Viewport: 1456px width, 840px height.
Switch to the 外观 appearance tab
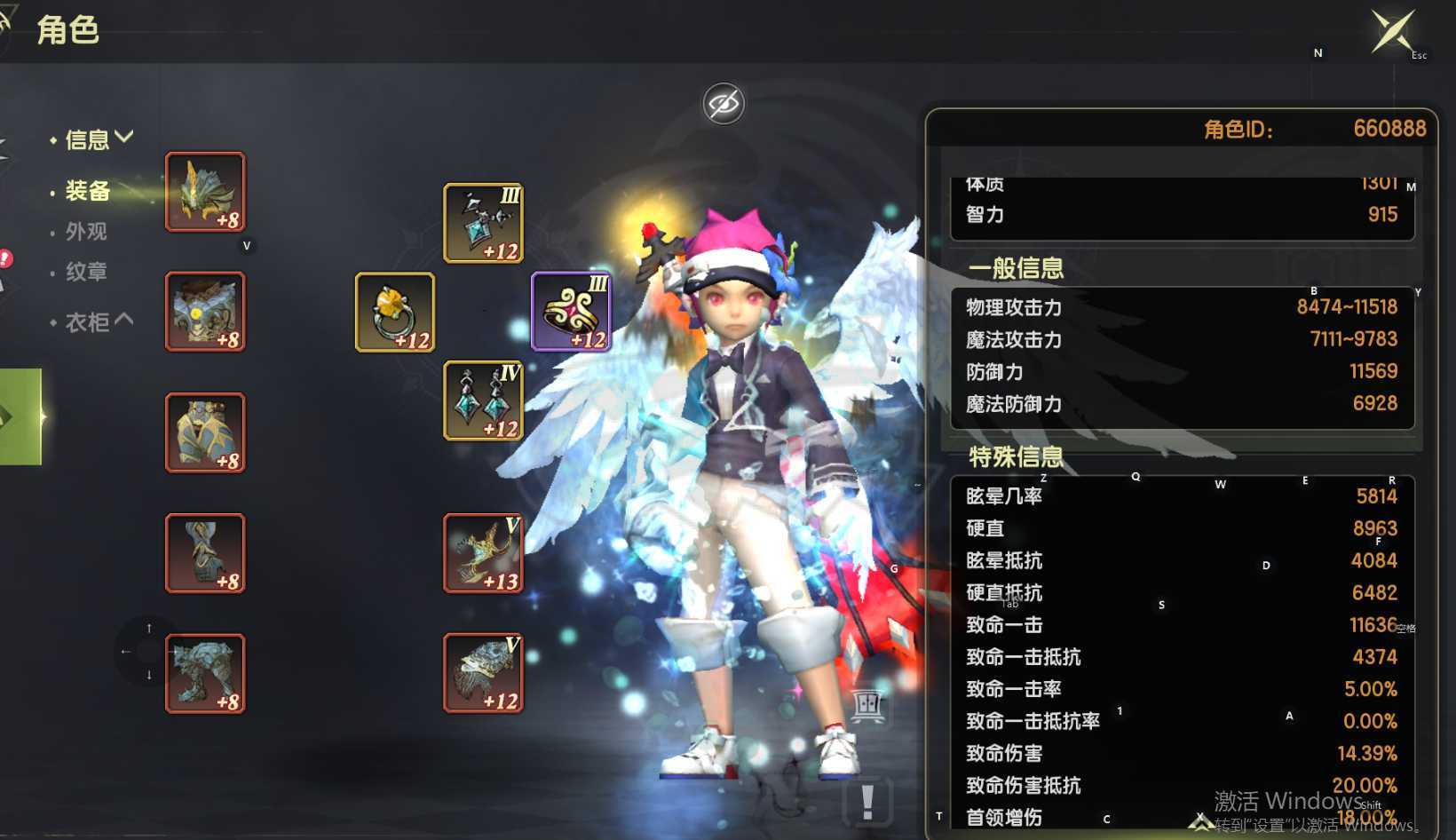coord(86,232)
